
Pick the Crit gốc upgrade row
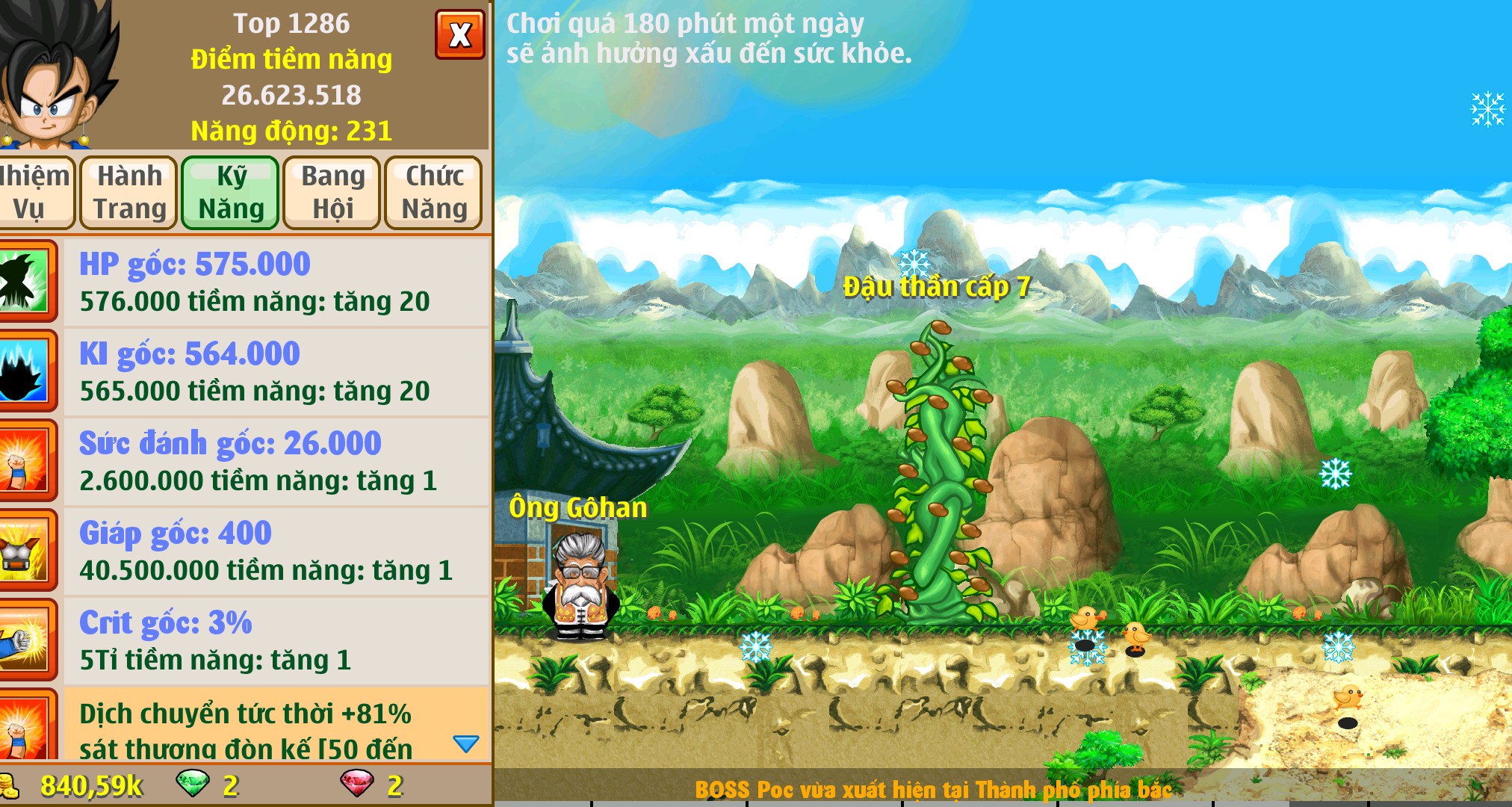pyautogui.click(x=276, y=640)
